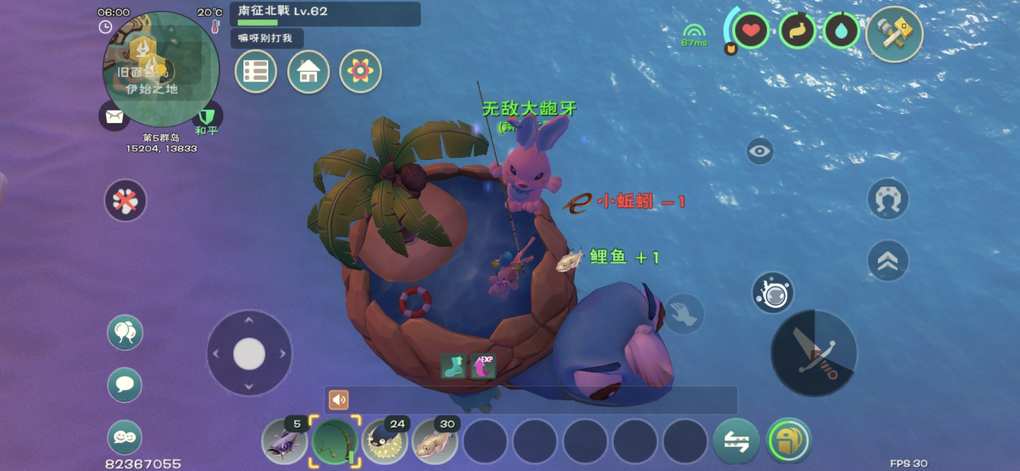Viewport: 1020px width, 471px height.
Task: Click the life ring button
Action: (125, 200)
